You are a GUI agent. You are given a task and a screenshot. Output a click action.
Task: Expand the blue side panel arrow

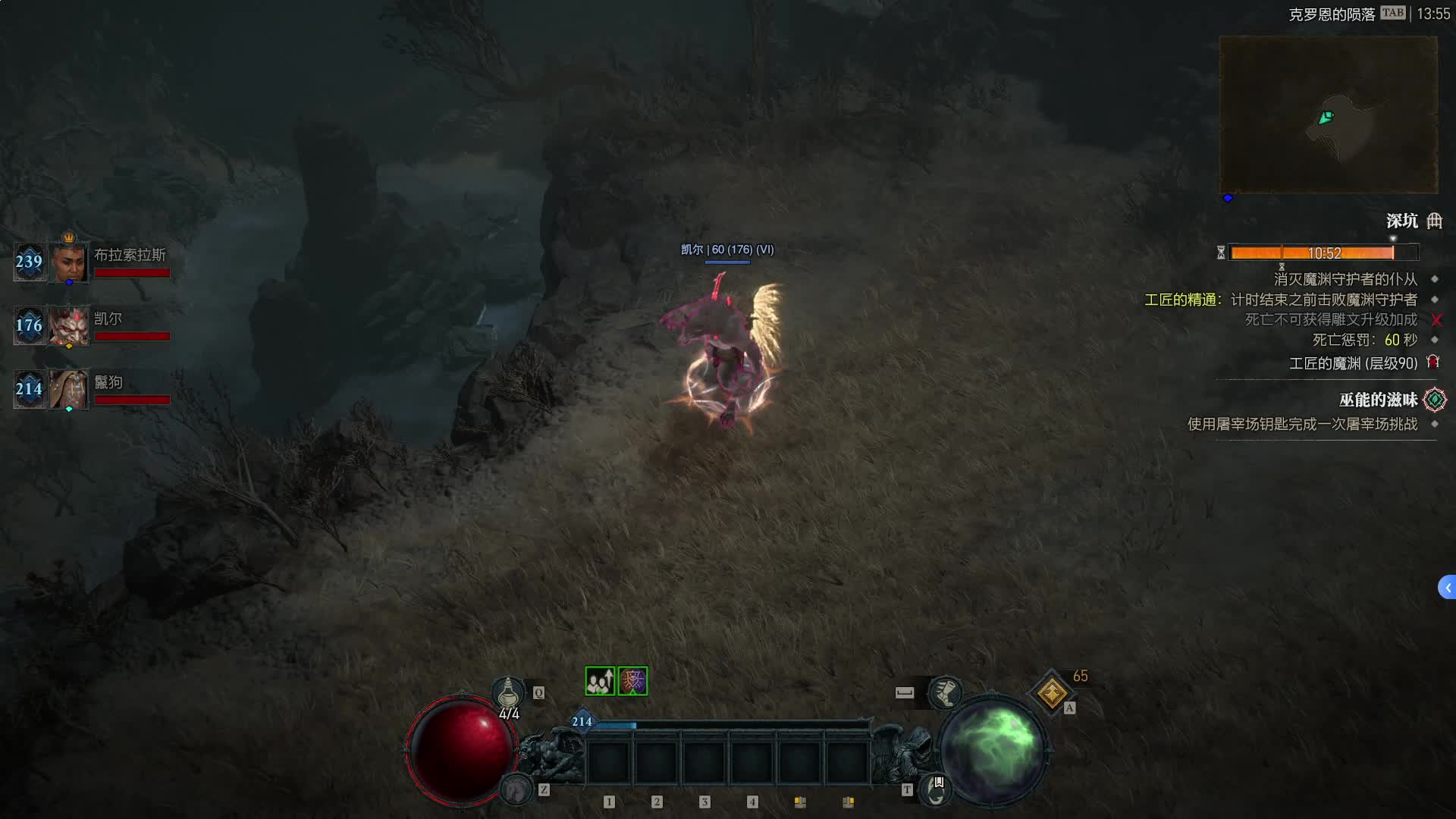point(1447,587)
